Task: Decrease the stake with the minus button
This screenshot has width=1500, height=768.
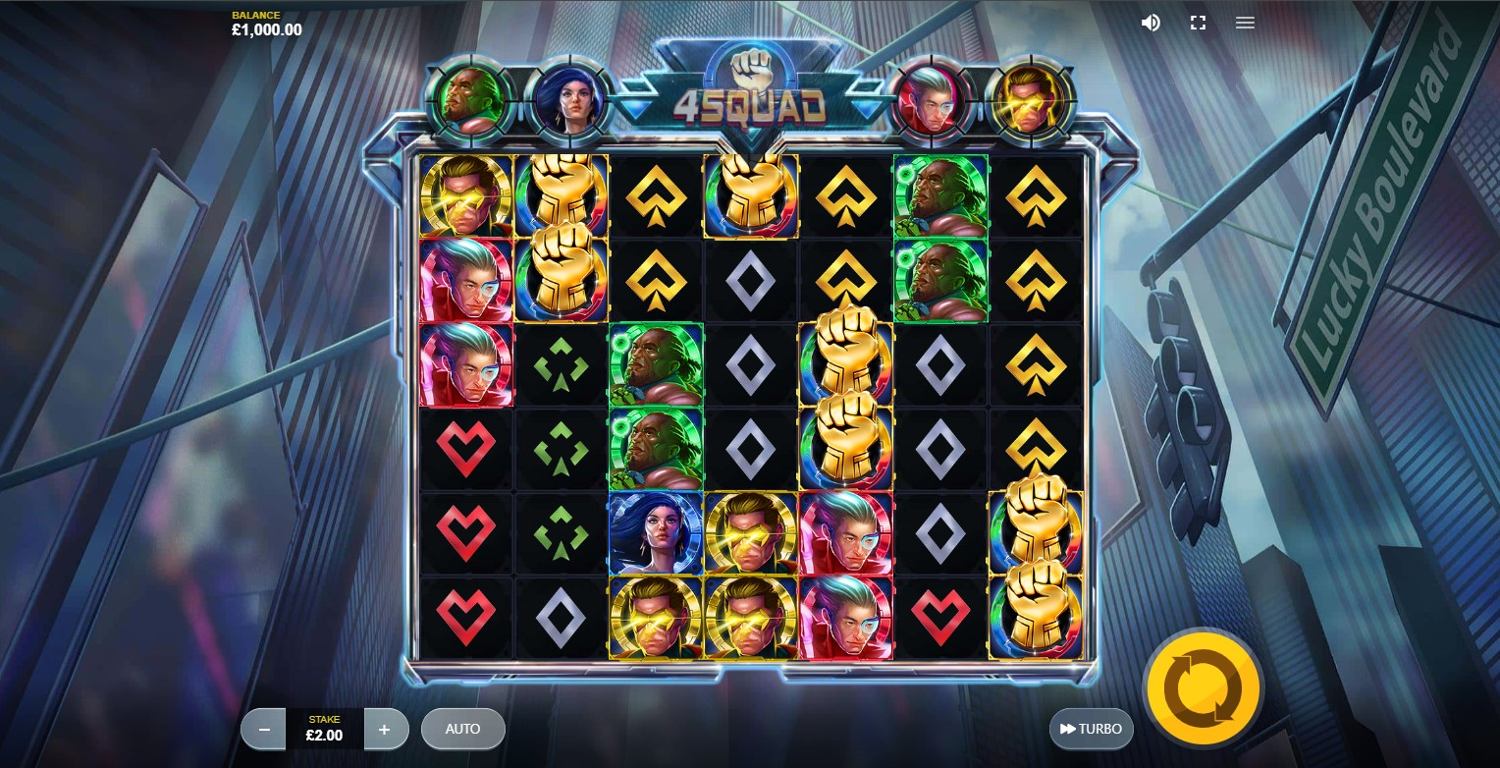Action: point(264,730)
